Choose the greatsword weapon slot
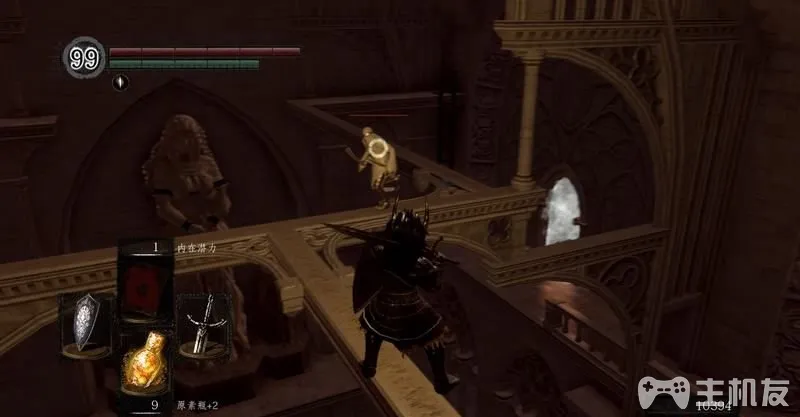The height and width of the screenshot is (417, 800). pyautogui.click(x=205, y=322)
